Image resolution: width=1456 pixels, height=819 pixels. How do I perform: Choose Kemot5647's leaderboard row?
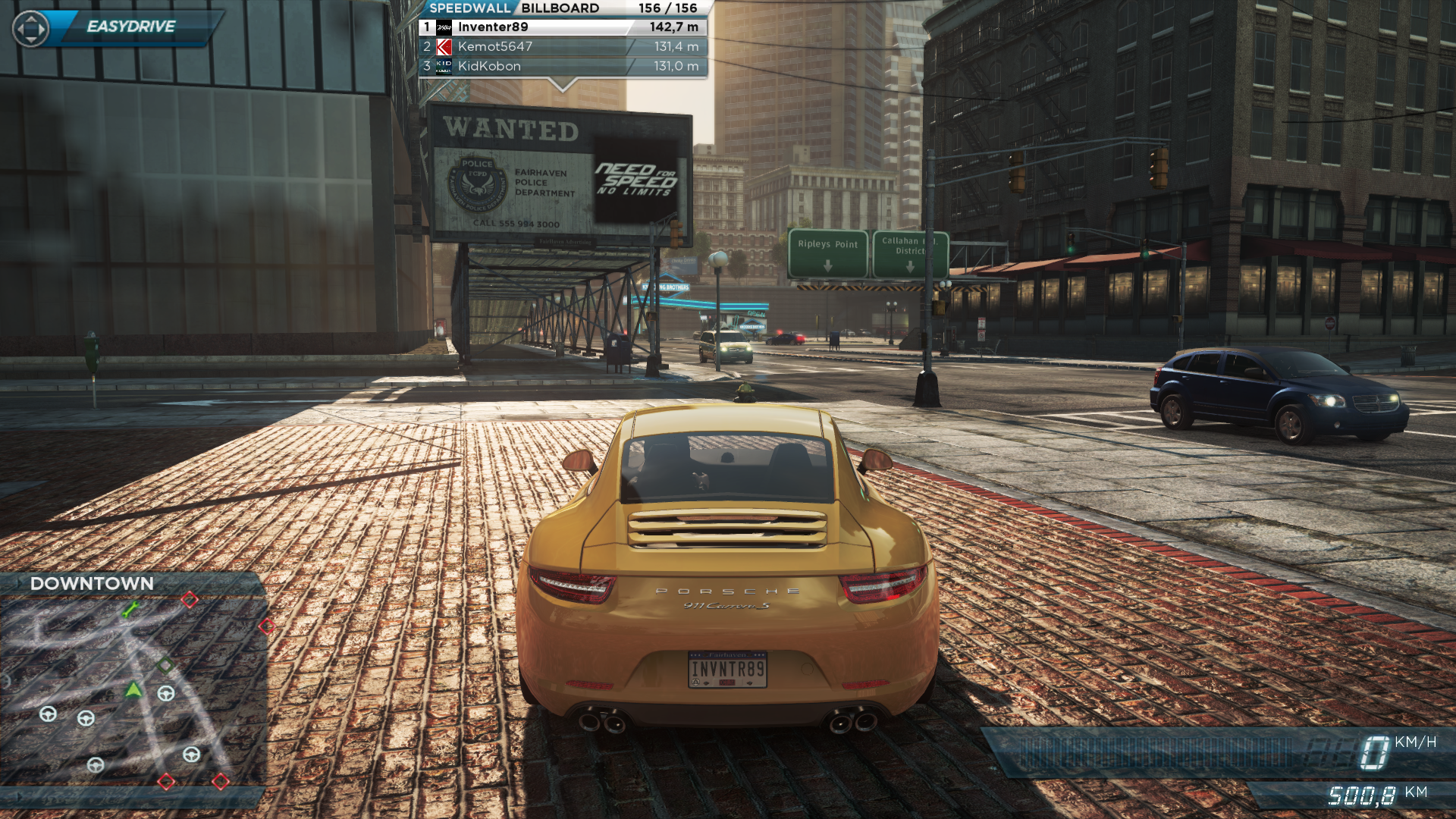coord(563,47)
